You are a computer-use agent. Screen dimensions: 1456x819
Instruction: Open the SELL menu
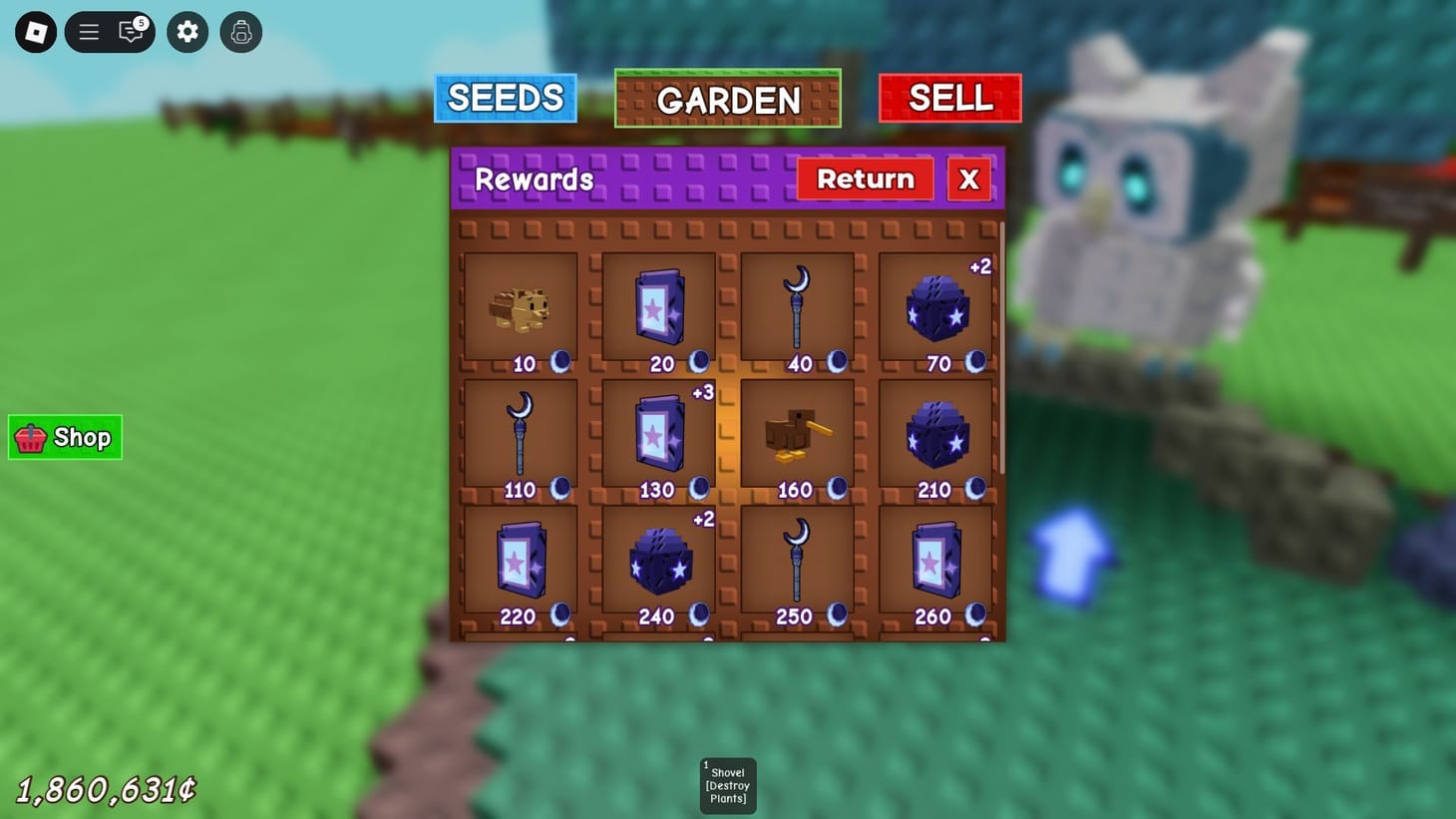coord(949,98)
